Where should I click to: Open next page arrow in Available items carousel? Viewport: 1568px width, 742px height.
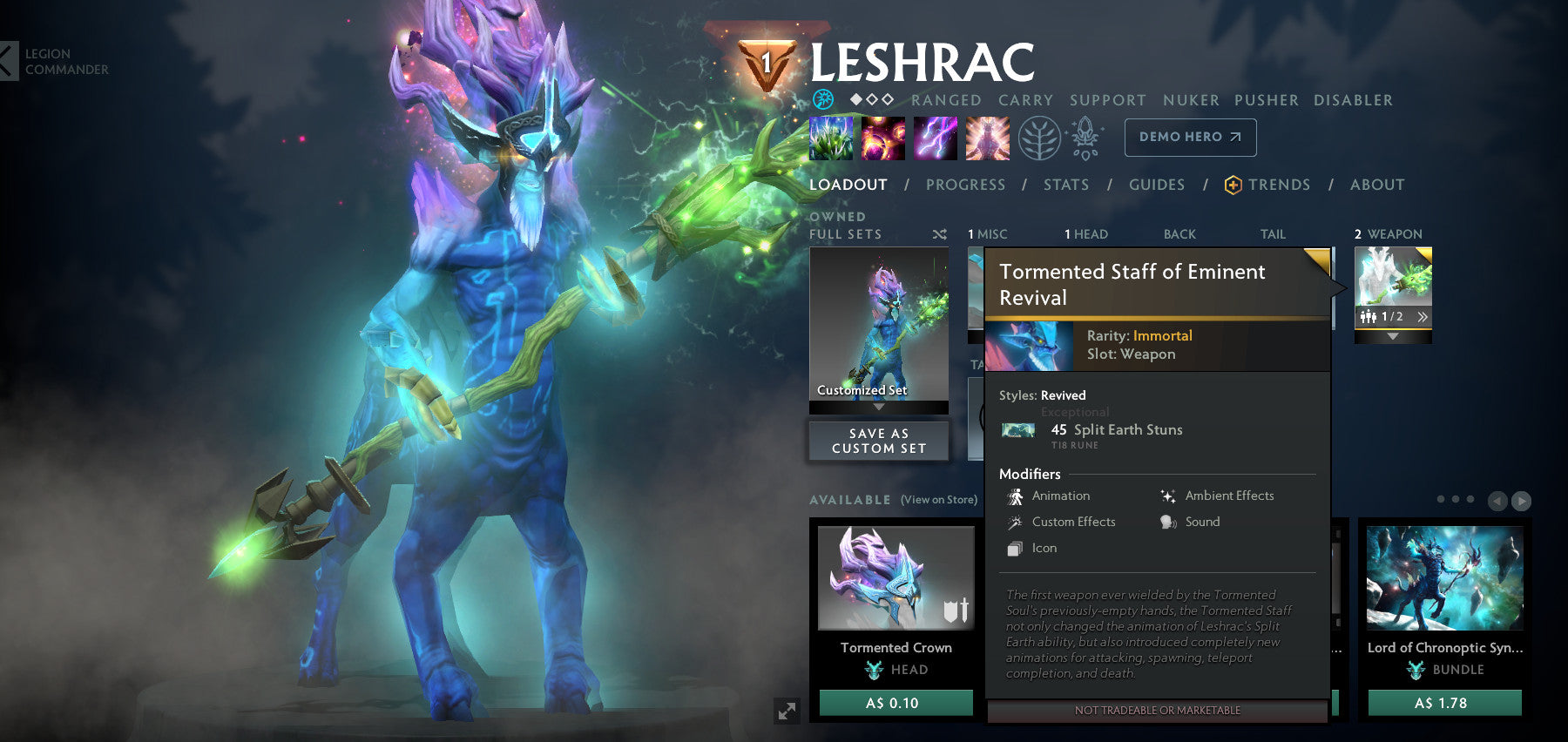[x=1523, y=501]
